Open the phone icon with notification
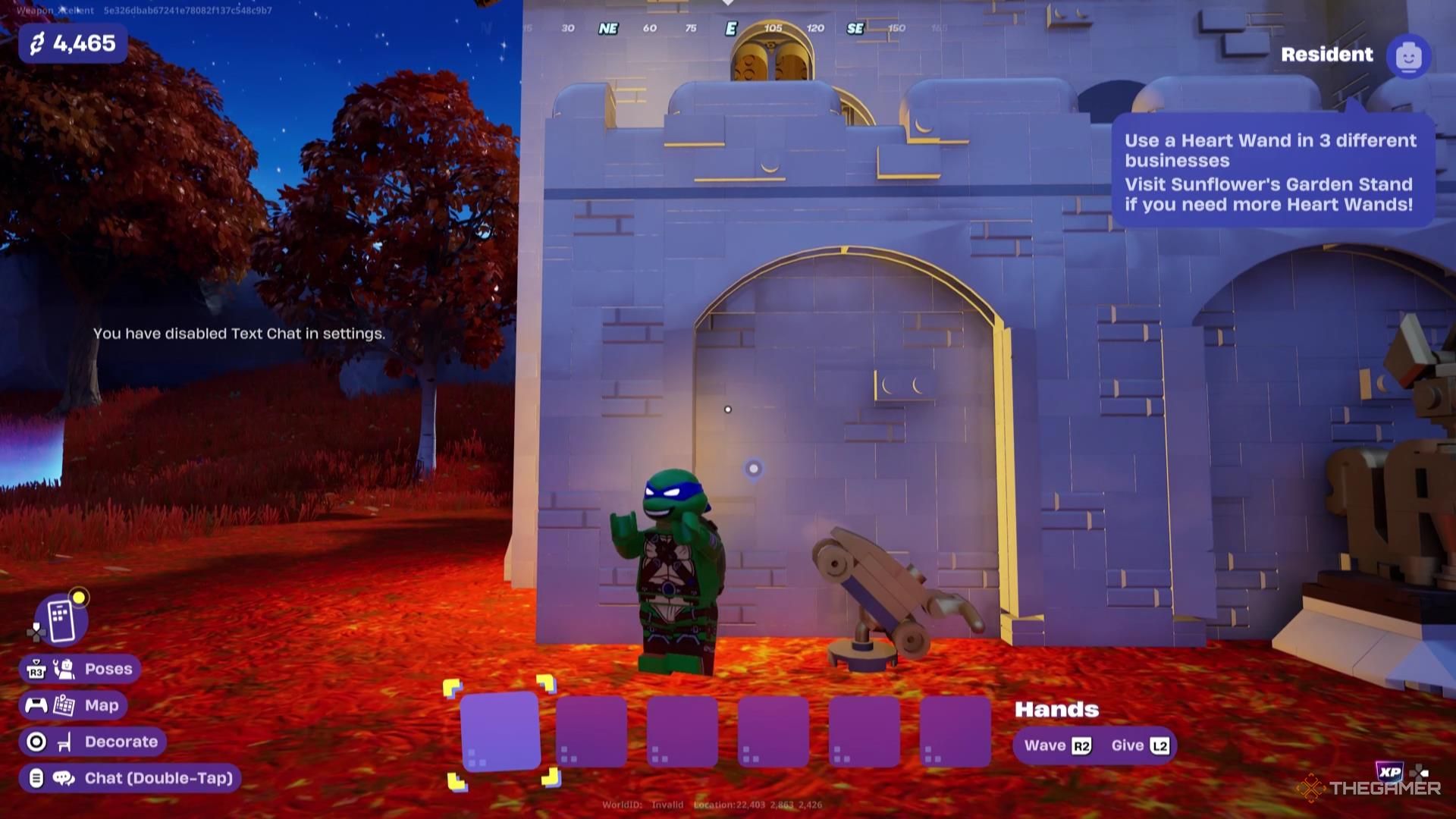This screenshot has width=1456, height=819. coord(61,620)
